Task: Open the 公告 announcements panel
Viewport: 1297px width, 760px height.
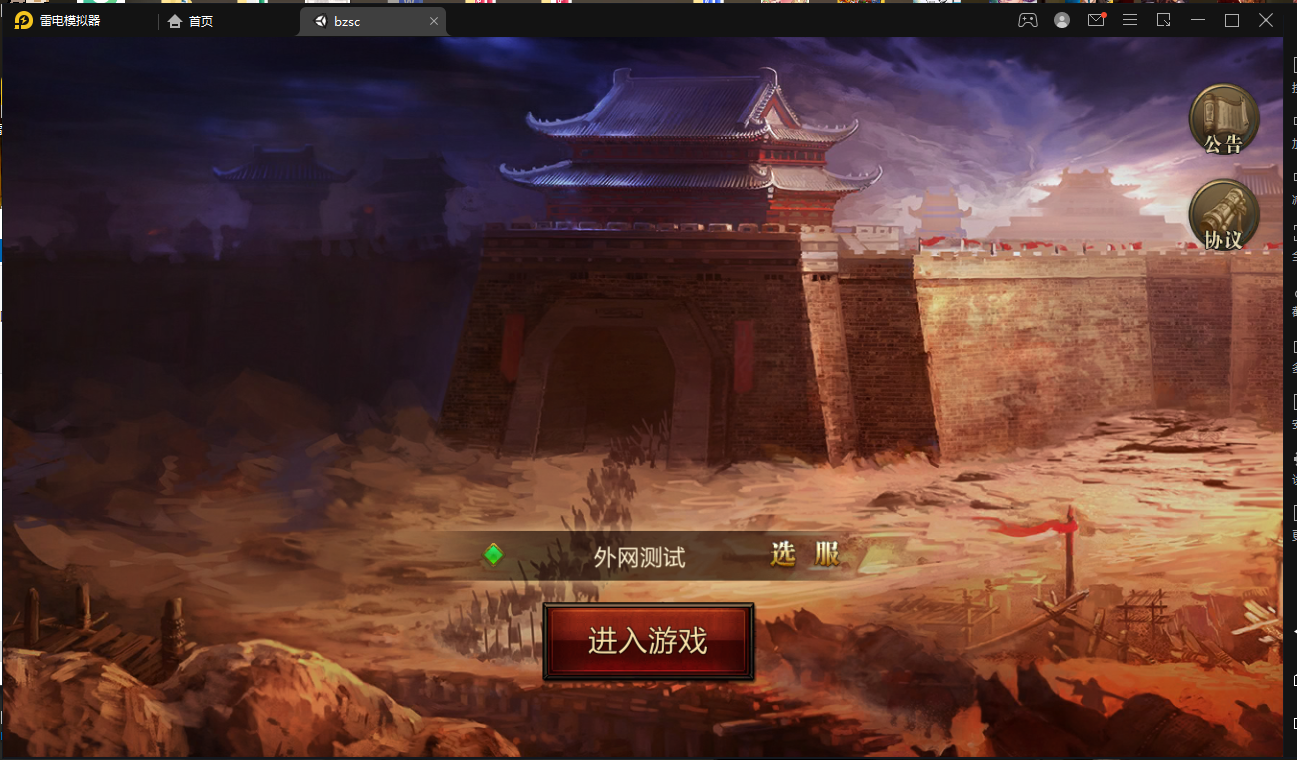Action: coord(1222,119)
